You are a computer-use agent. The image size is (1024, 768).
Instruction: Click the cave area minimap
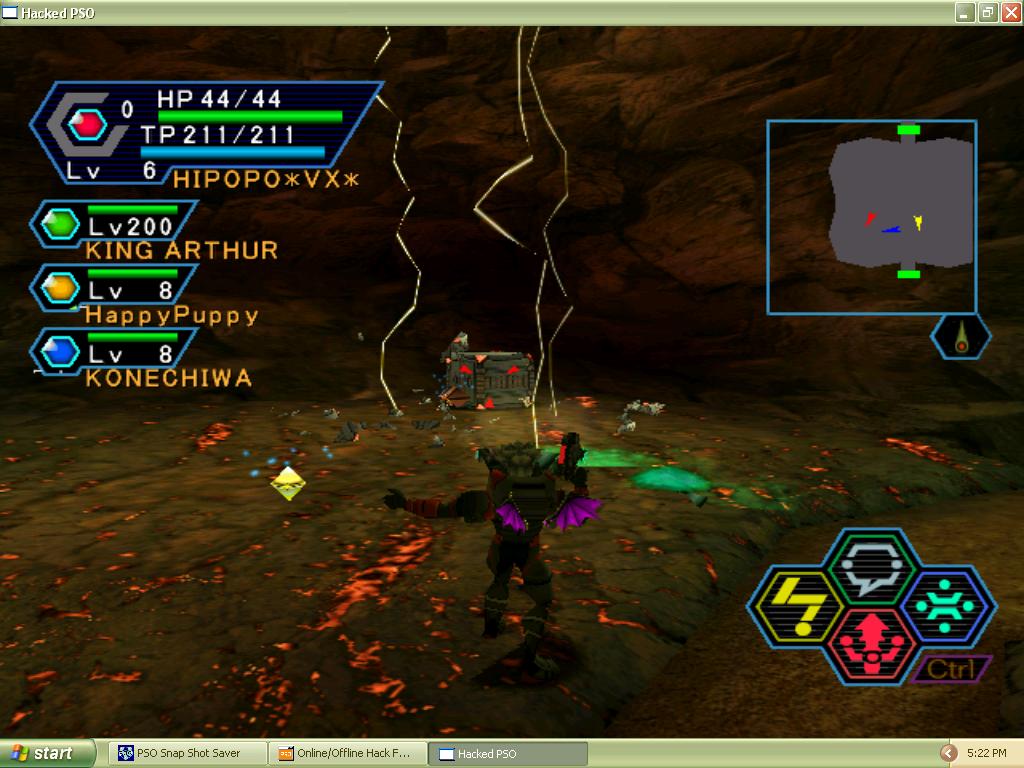pyautogui.click(x=871, y=217)
